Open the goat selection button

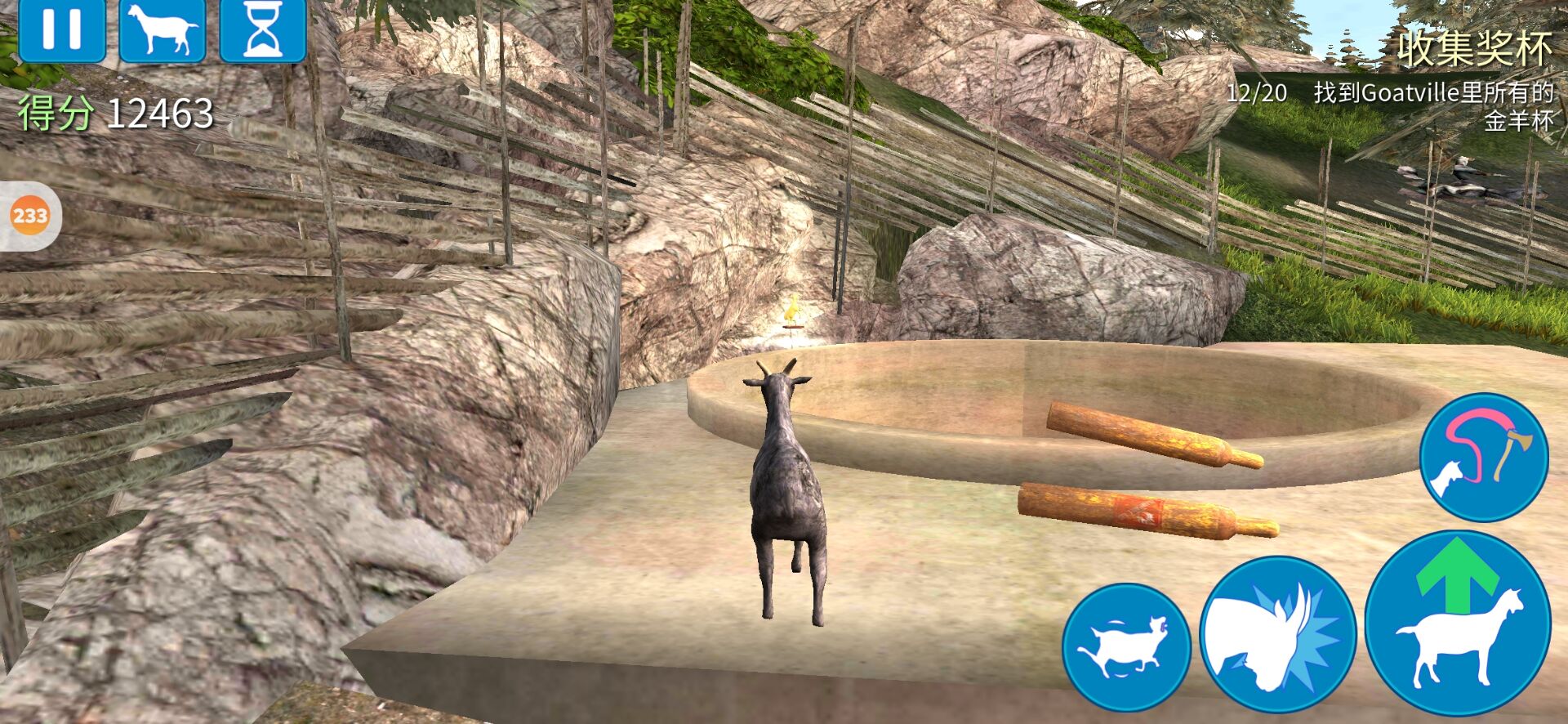click(x=163, y=29)
